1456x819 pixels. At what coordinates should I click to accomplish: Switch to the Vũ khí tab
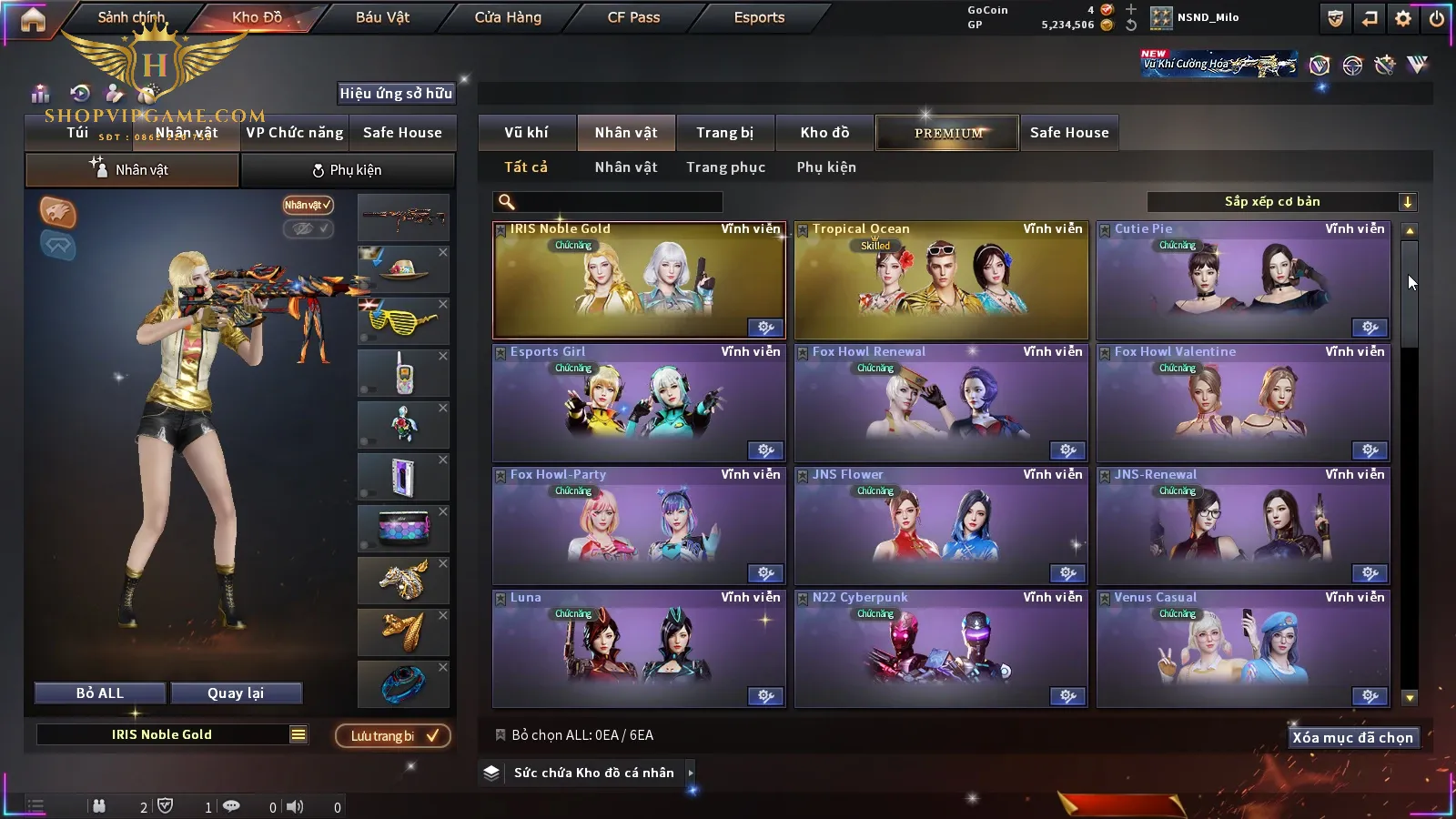coord(526,133)
